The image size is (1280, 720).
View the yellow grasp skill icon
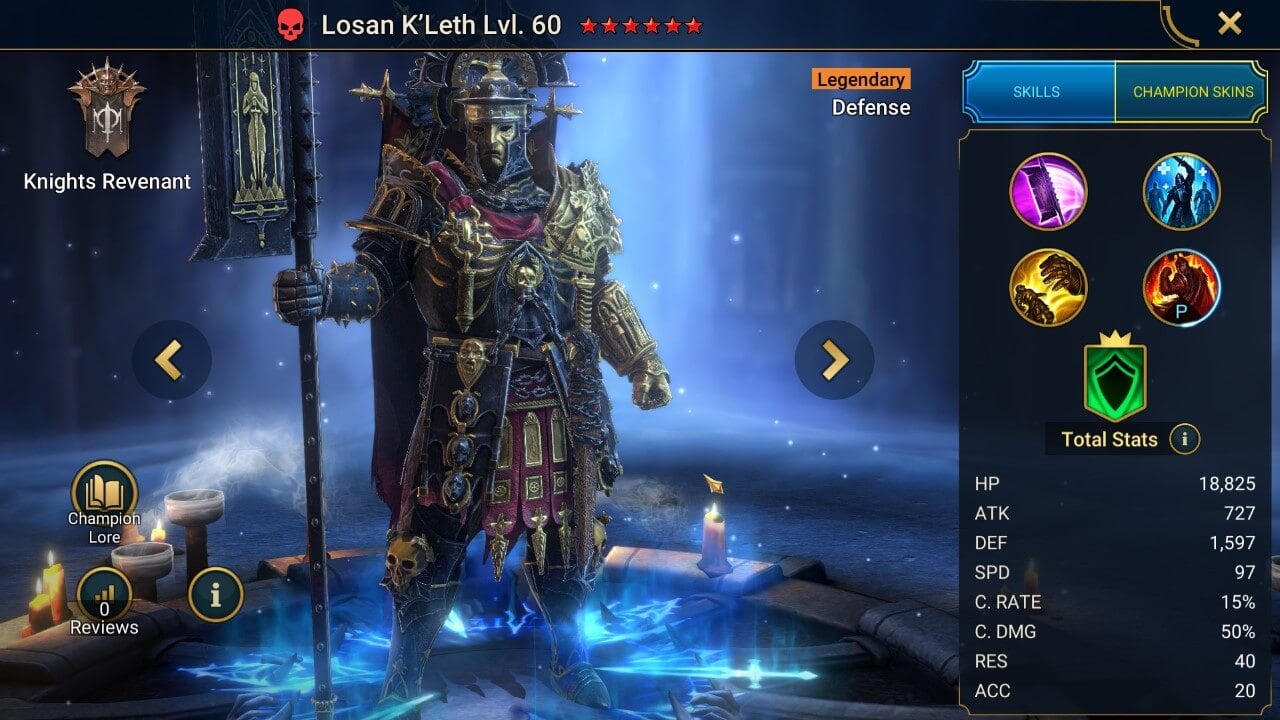click(x=1050, y=286)
